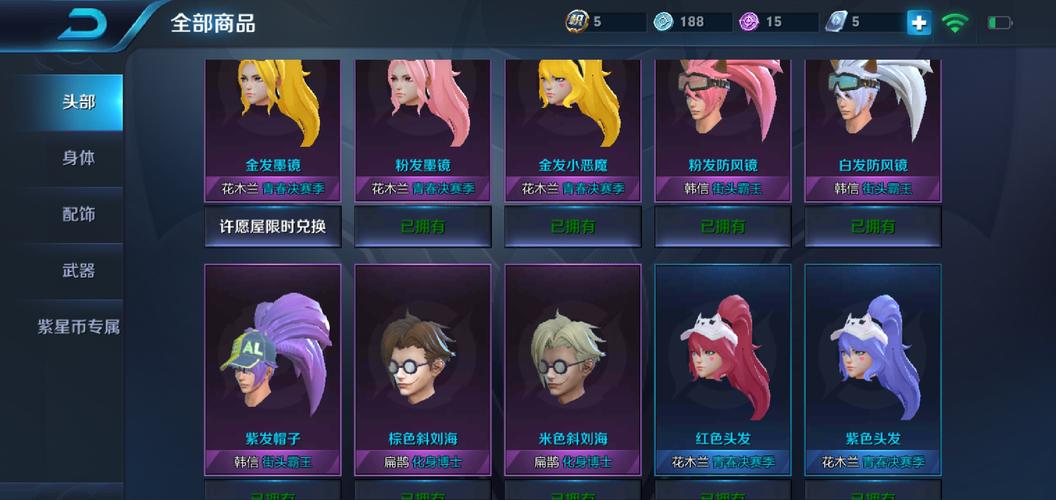This screenshot has width=1056, height=500.
Task: Go back using the top-left arrow
Action: (x=88, y=24)
